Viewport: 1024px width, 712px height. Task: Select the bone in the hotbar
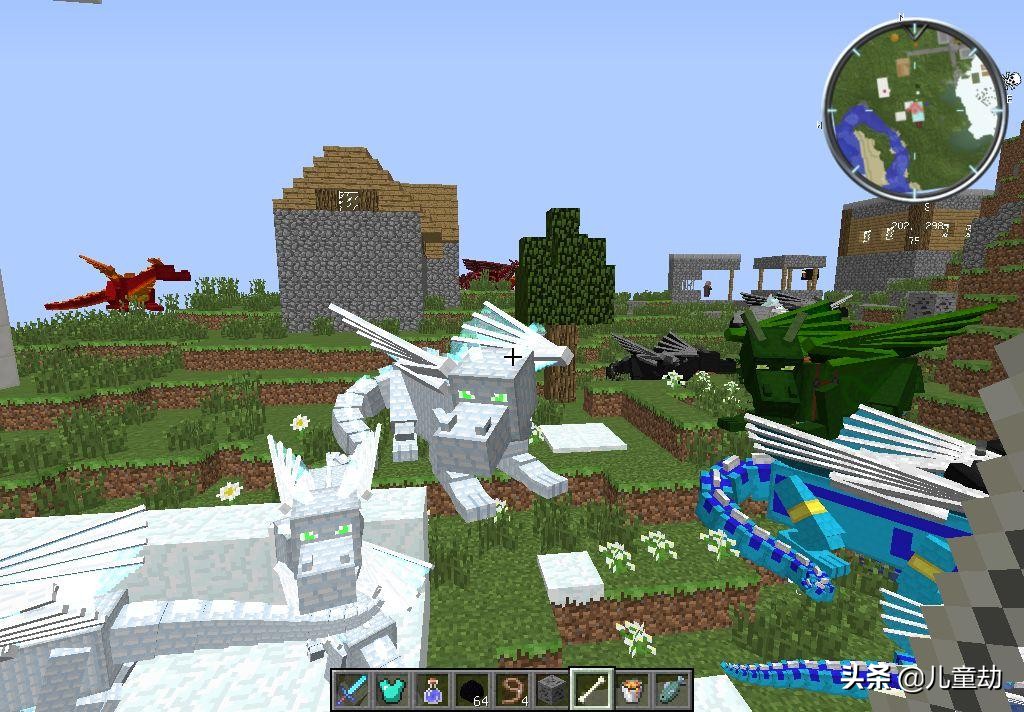[x=592, y=689]
